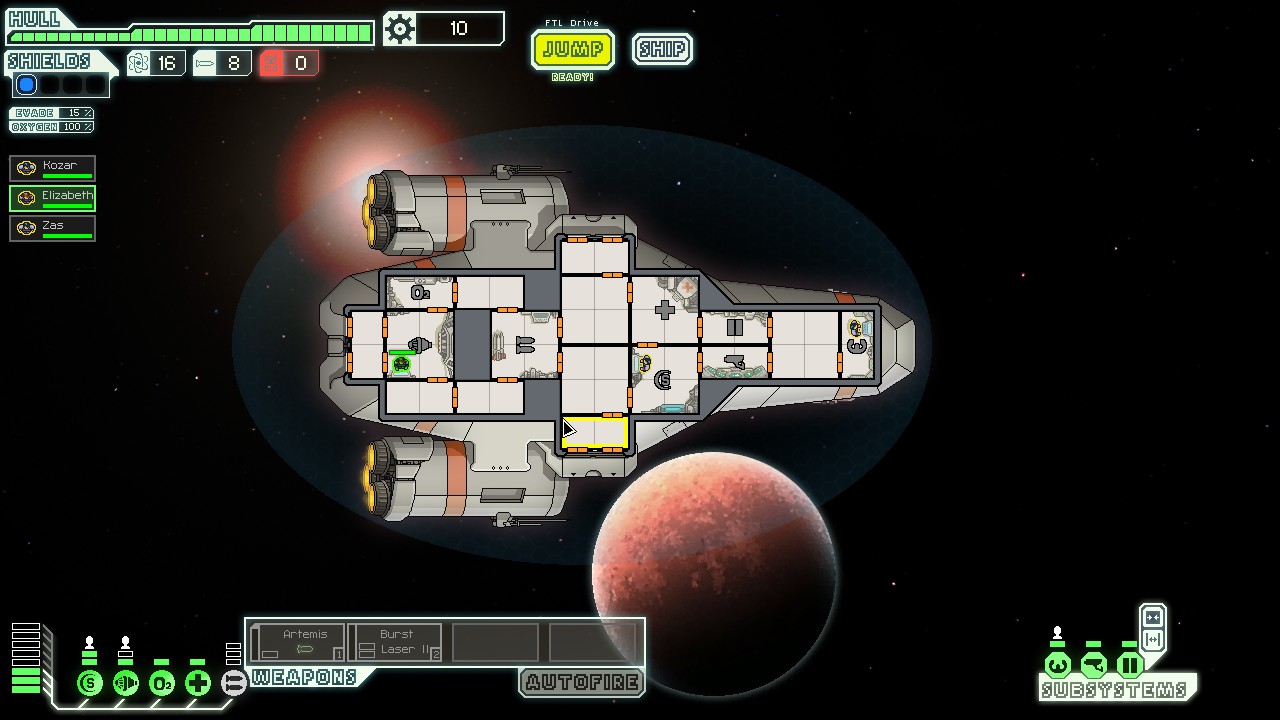Screen dimensions: 1280x720
Task: Click the oxygen system power icon
Action: tap(162, 684)
